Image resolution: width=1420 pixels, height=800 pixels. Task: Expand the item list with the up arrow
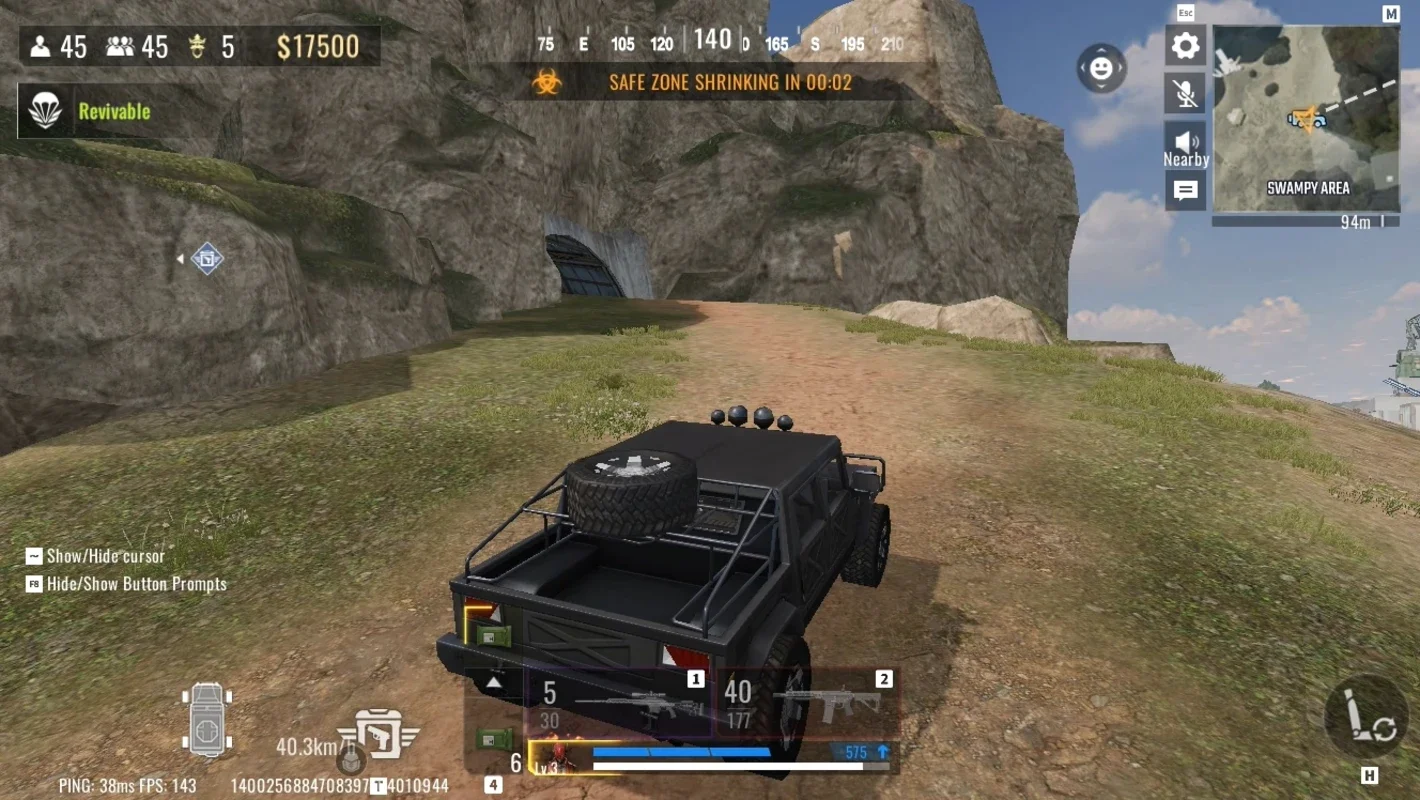[x=493, y=683]
